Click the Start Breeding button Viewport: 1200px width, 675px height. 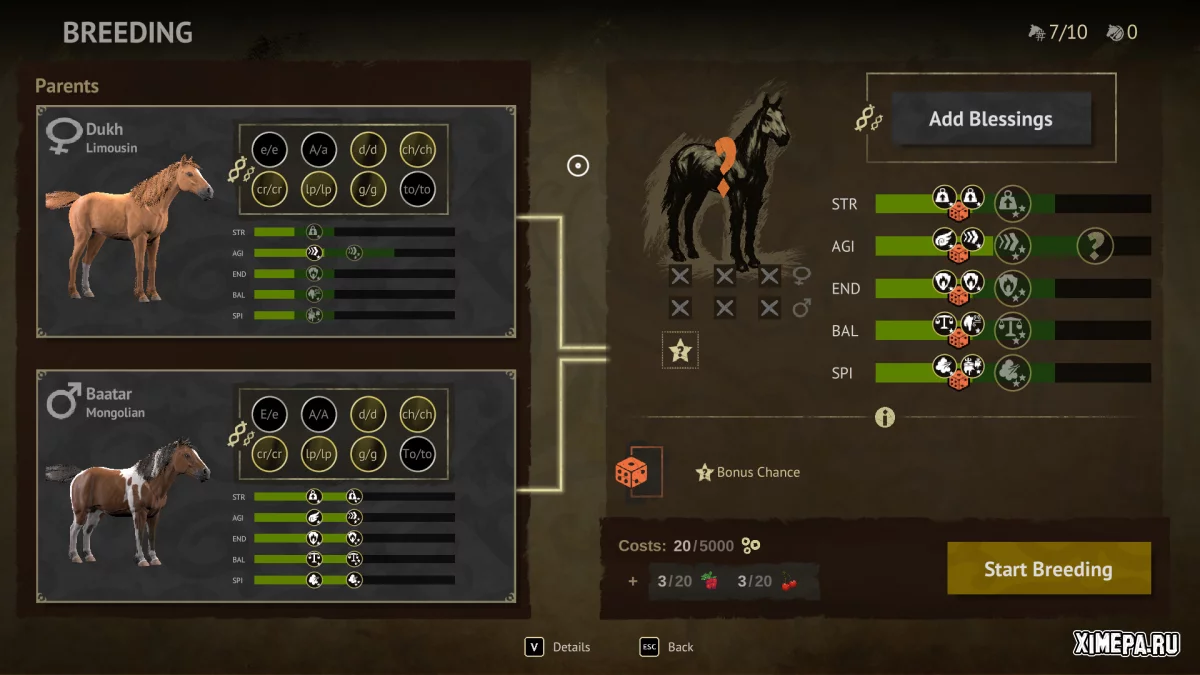pyautogui.click(x=1048, y=569)
